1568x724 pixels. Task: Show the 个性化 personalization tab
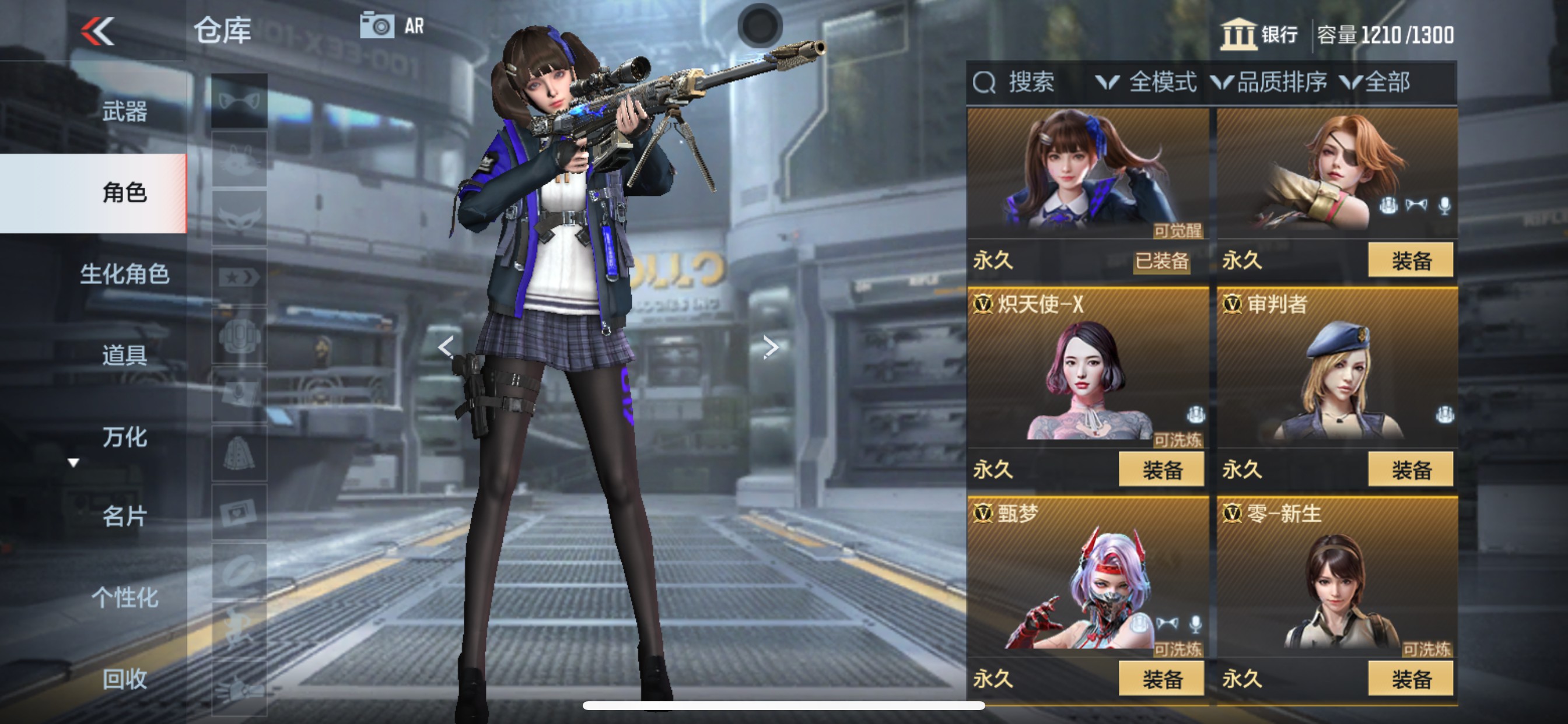pos(124,598)
